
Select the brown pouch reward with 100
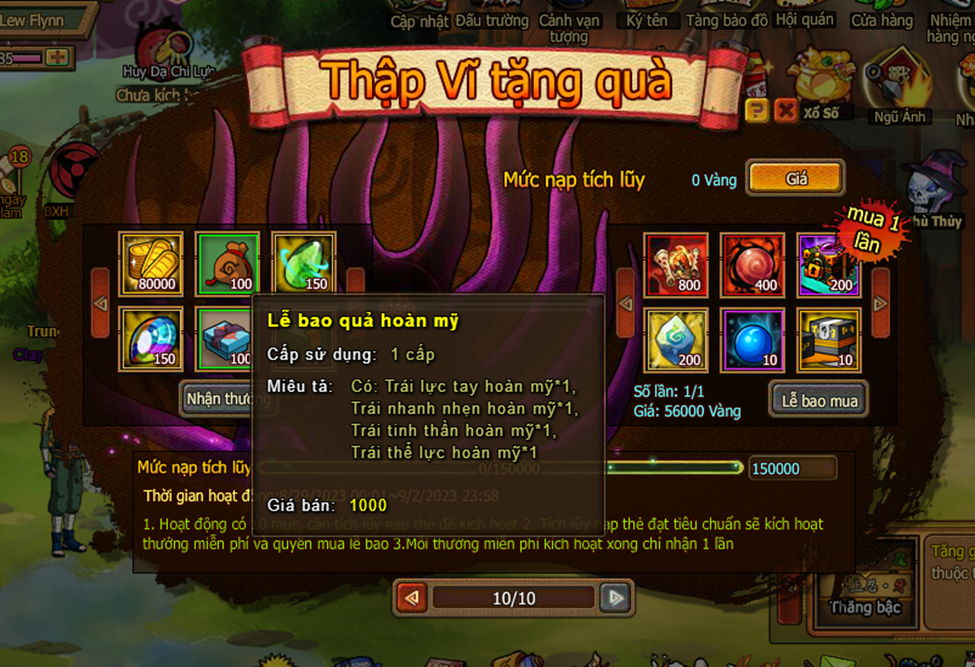tap(227, 264)
